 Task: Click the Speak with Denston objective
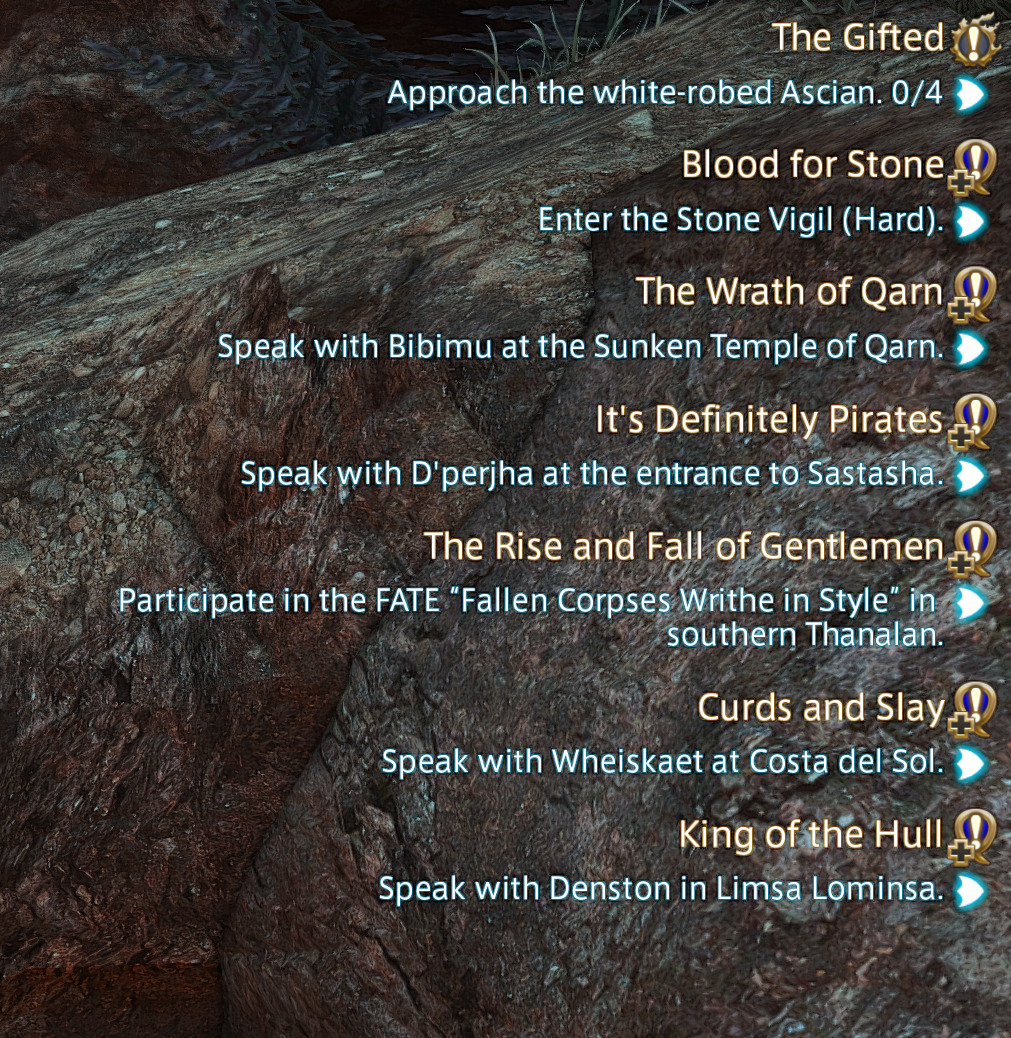coord(661,889)
